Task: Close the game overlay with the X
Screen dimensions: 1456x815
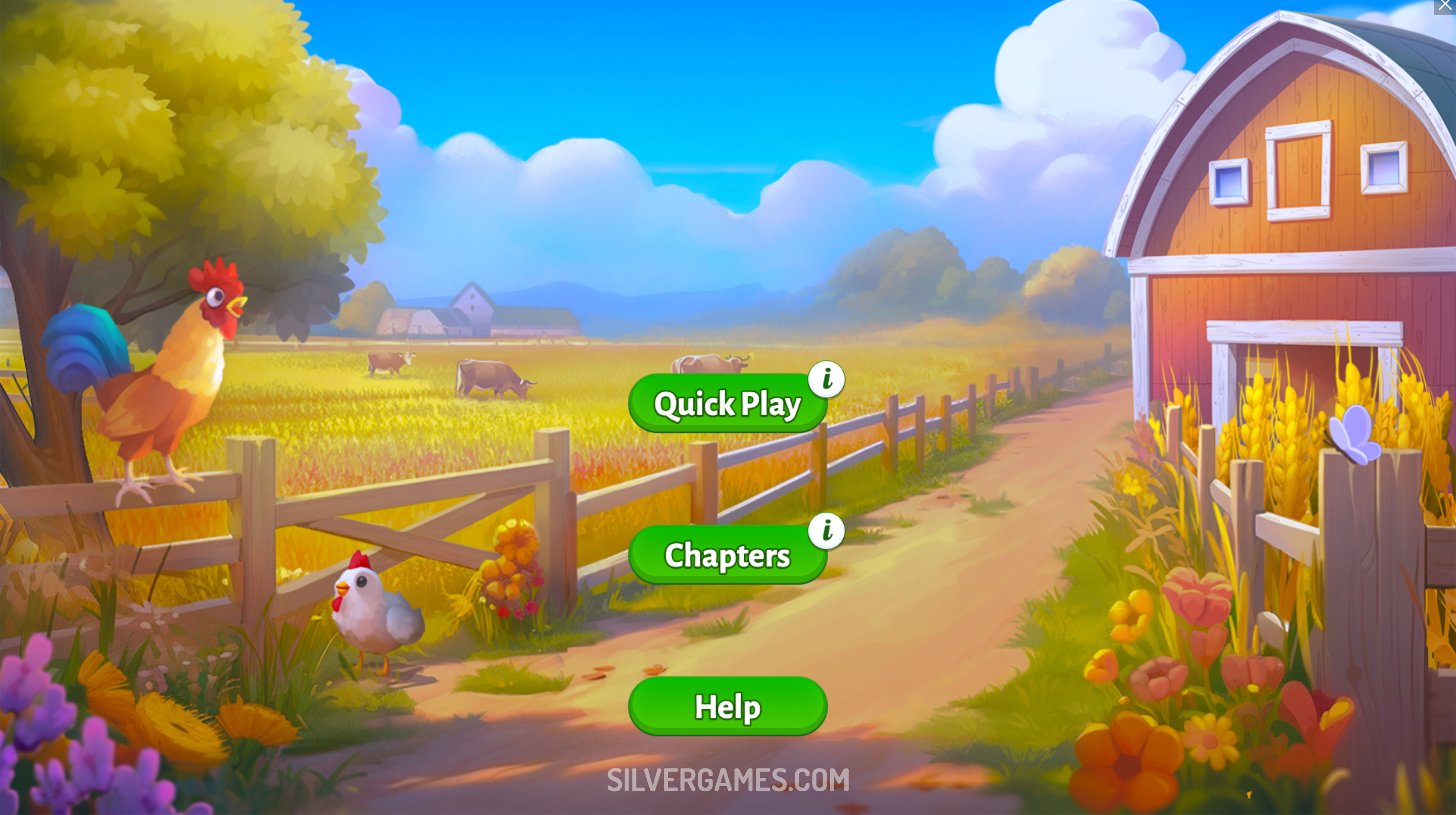Action: point(1445,6)
